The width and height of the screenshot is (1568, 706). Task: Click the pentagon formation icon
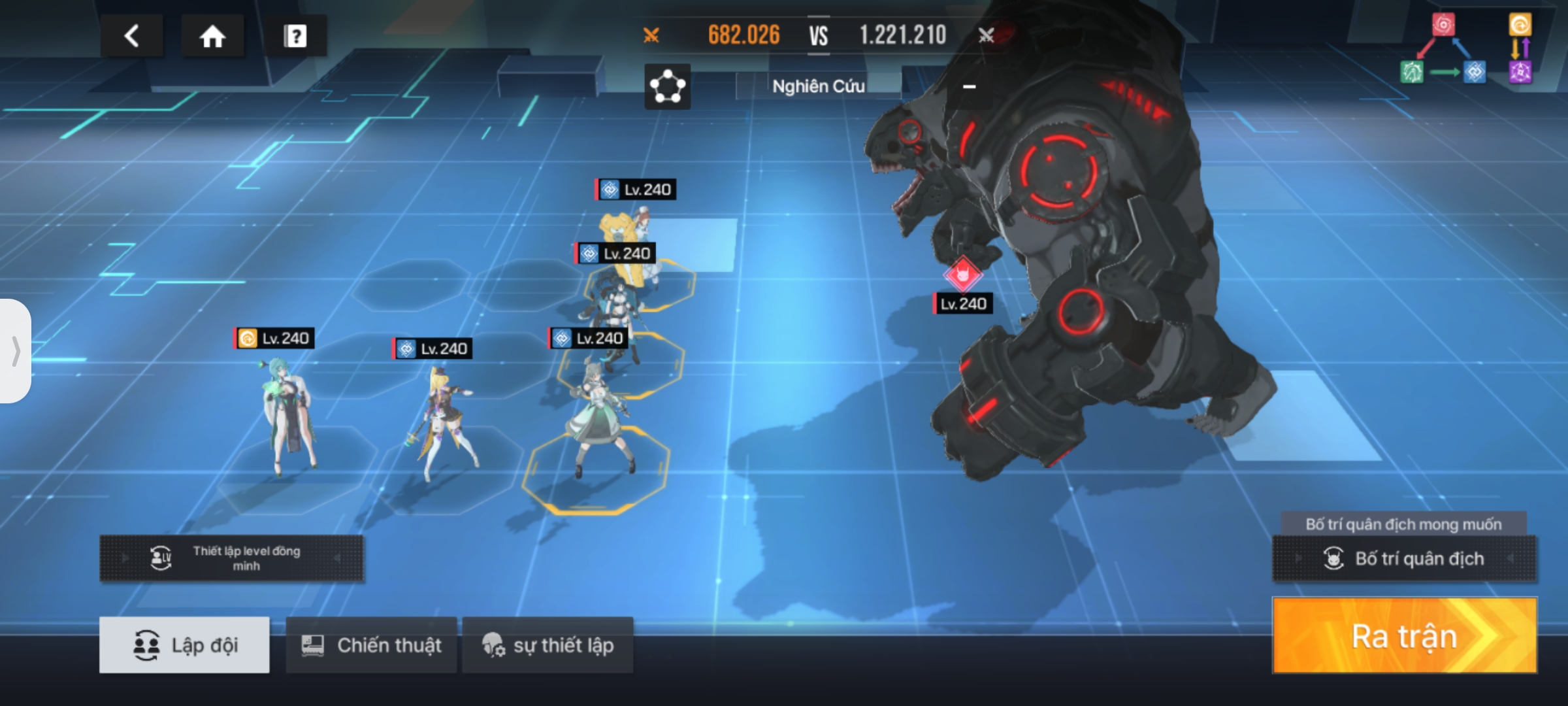click(x=667, y=86)
